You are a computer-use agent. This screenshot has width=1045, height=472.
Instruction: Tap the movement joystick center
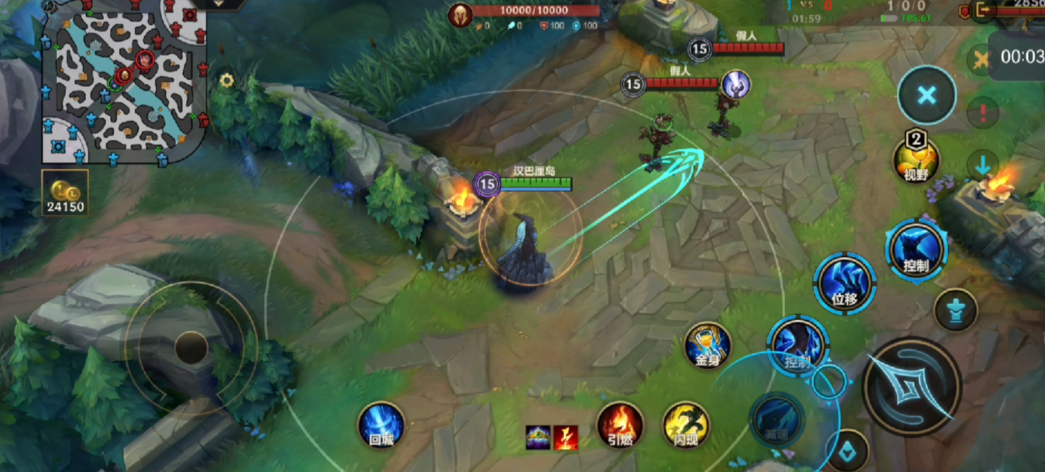(x=190, y=348)
